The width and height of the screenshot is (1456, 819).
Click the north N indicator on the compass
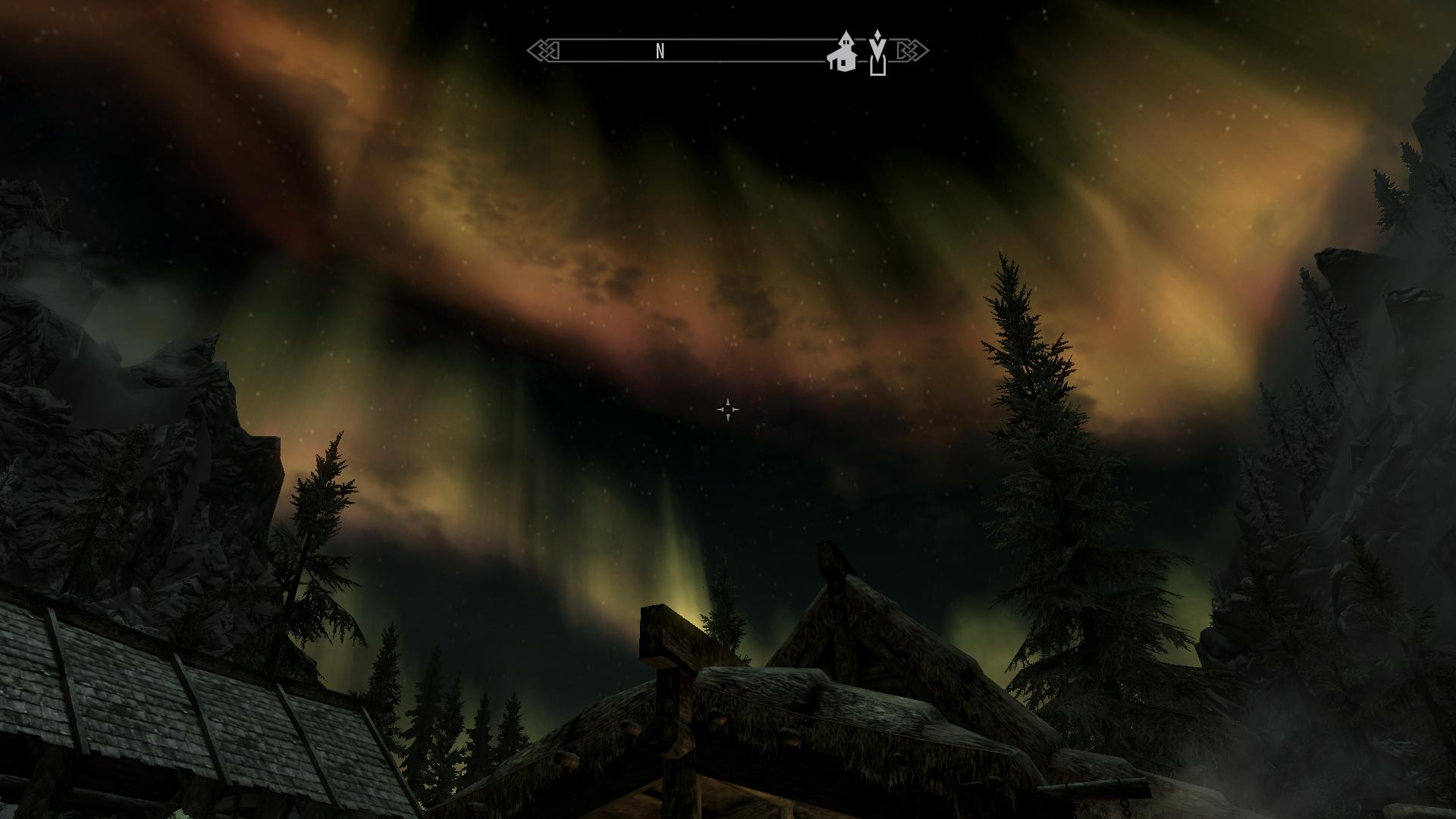[660, 51]
